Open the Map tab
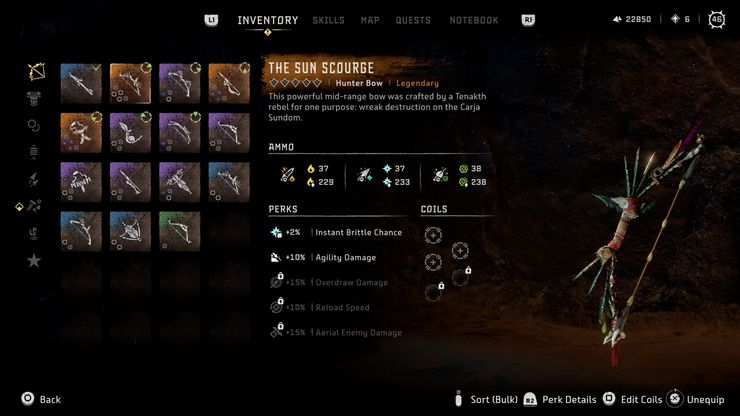The width and height of the screenshot is (740, 416). [370, 20]
